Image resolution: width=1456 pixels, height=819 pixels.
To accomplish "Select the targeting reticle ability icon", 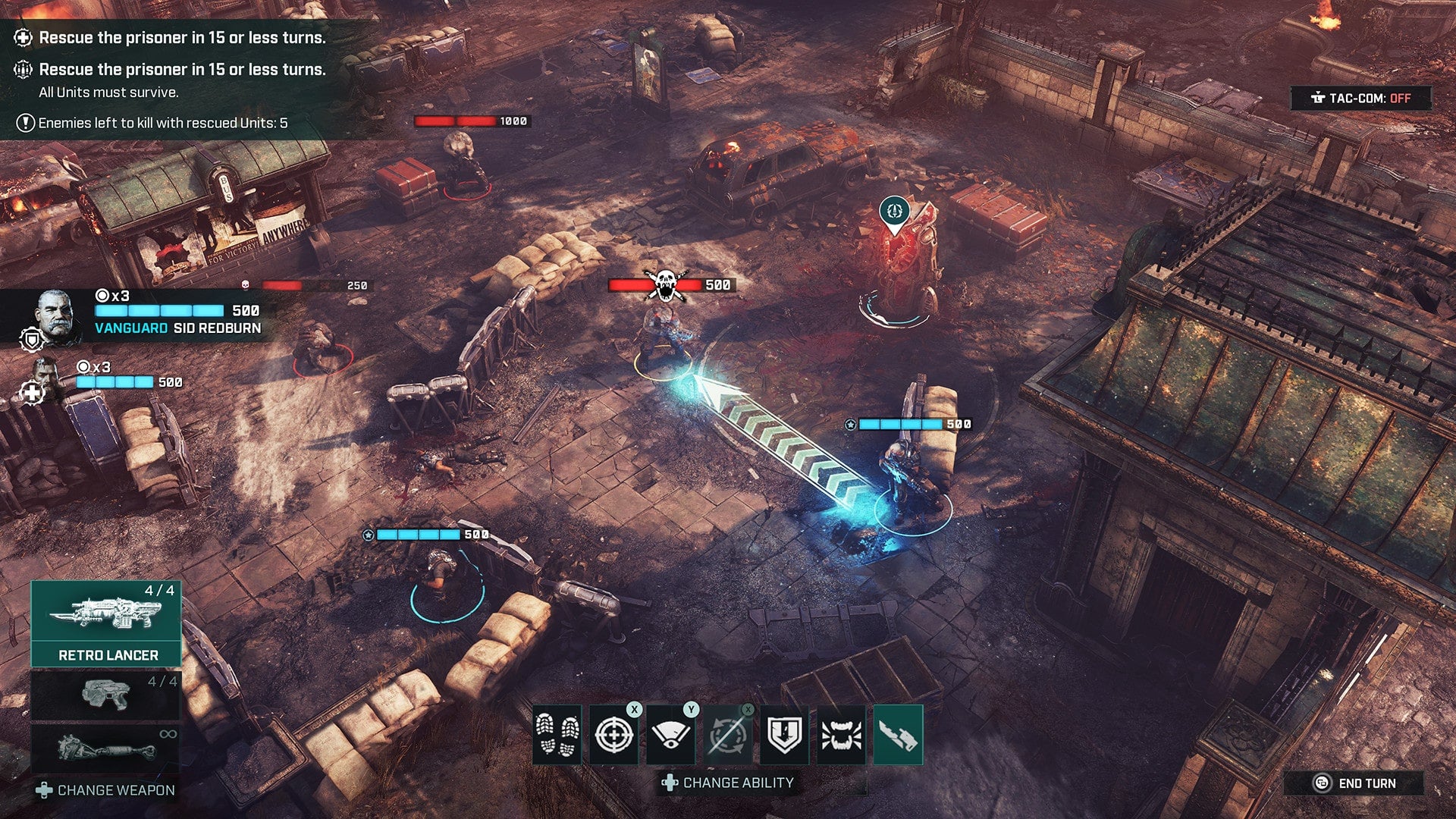I will coord(616,732).
